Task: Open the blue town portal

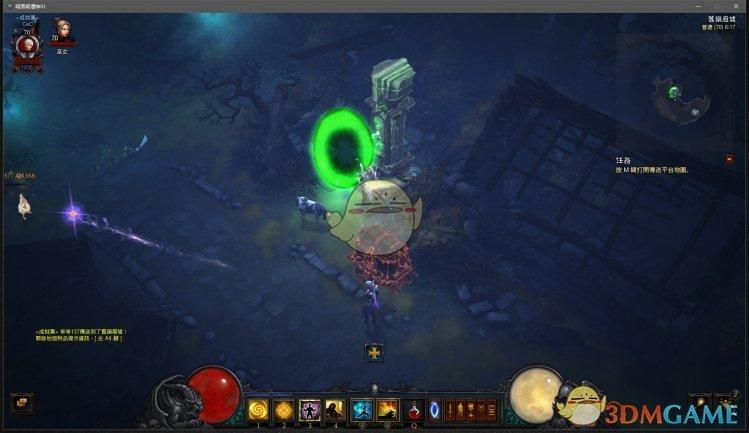Action: pyautogui.click(x=434, y=408)
